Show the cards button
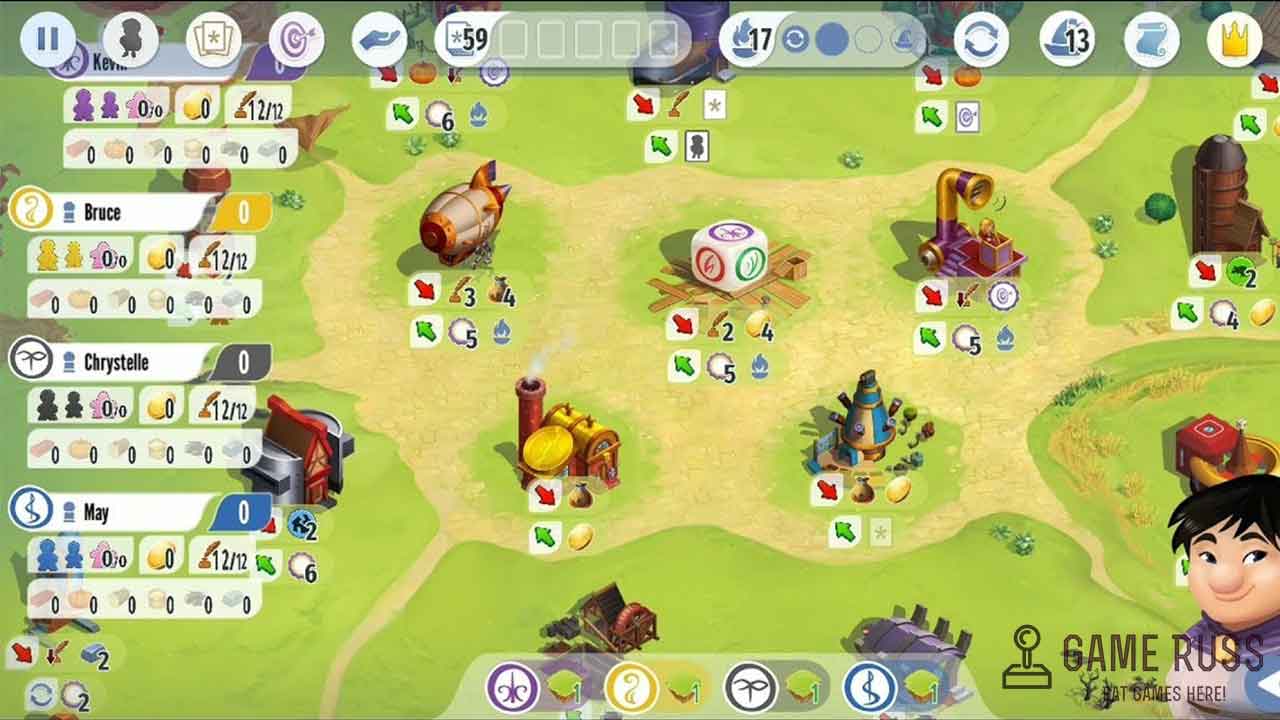The width and height of the screenshot is (1280, 720). (x=214, y=40)
